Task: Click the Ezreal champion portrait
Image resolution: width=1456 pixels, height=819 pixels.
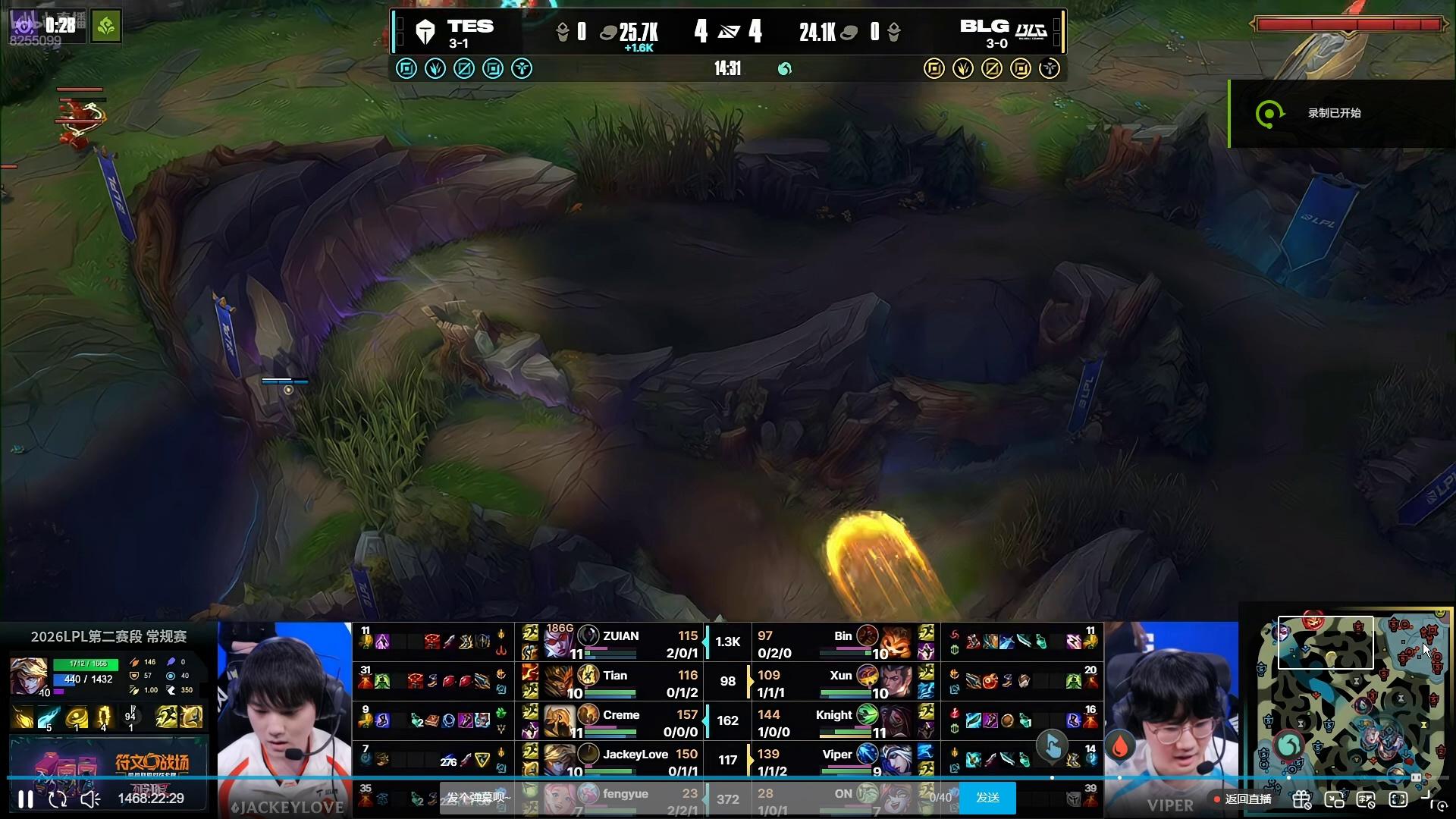Action: [x=29, y=676]
